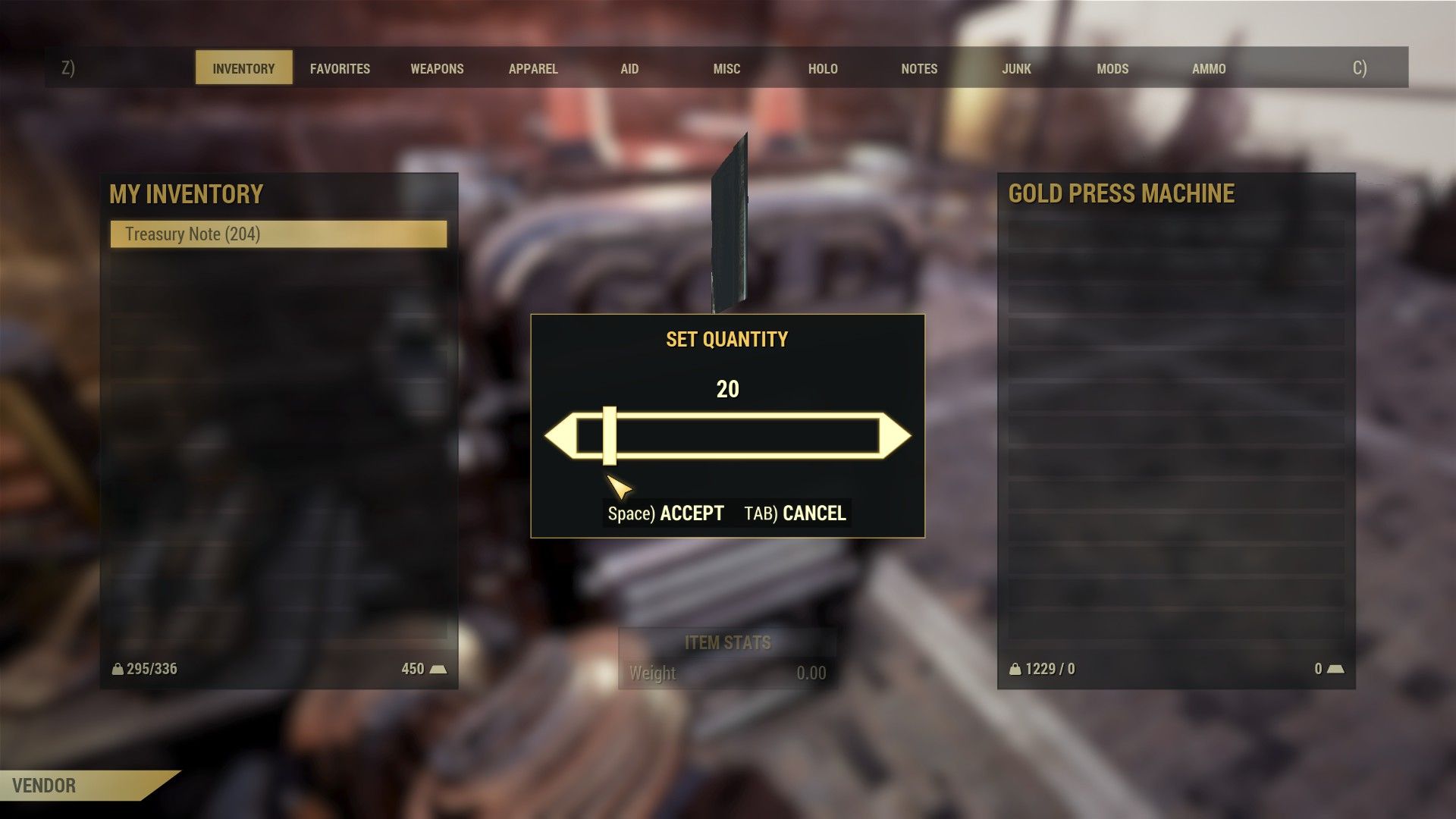Viewport: 1456px width, 819px height.
Task: Select the Treasury Note row
Action: (278, 234)
